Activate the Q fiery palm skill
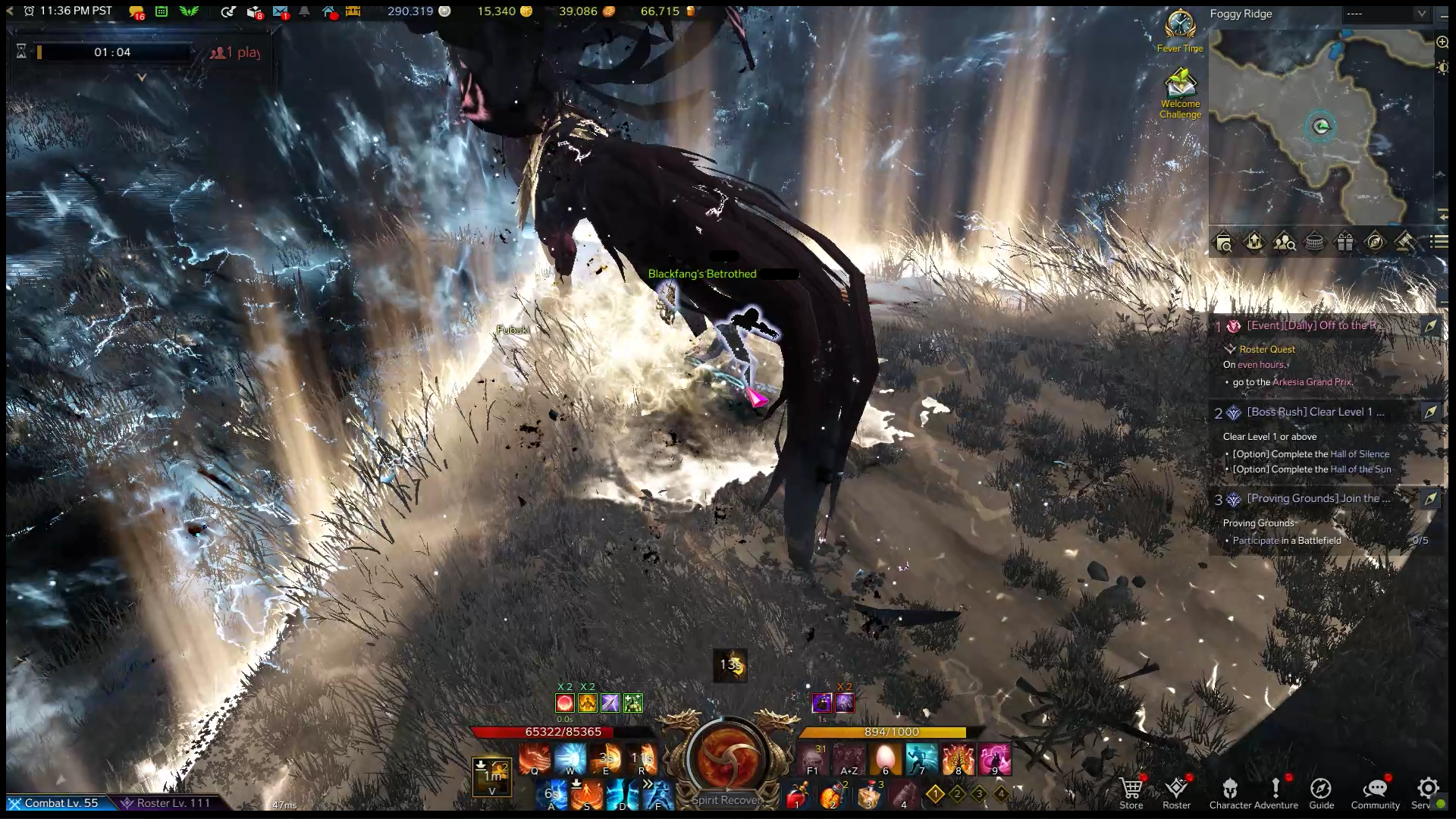1456x819 pixels. click(x=535, y=758)
